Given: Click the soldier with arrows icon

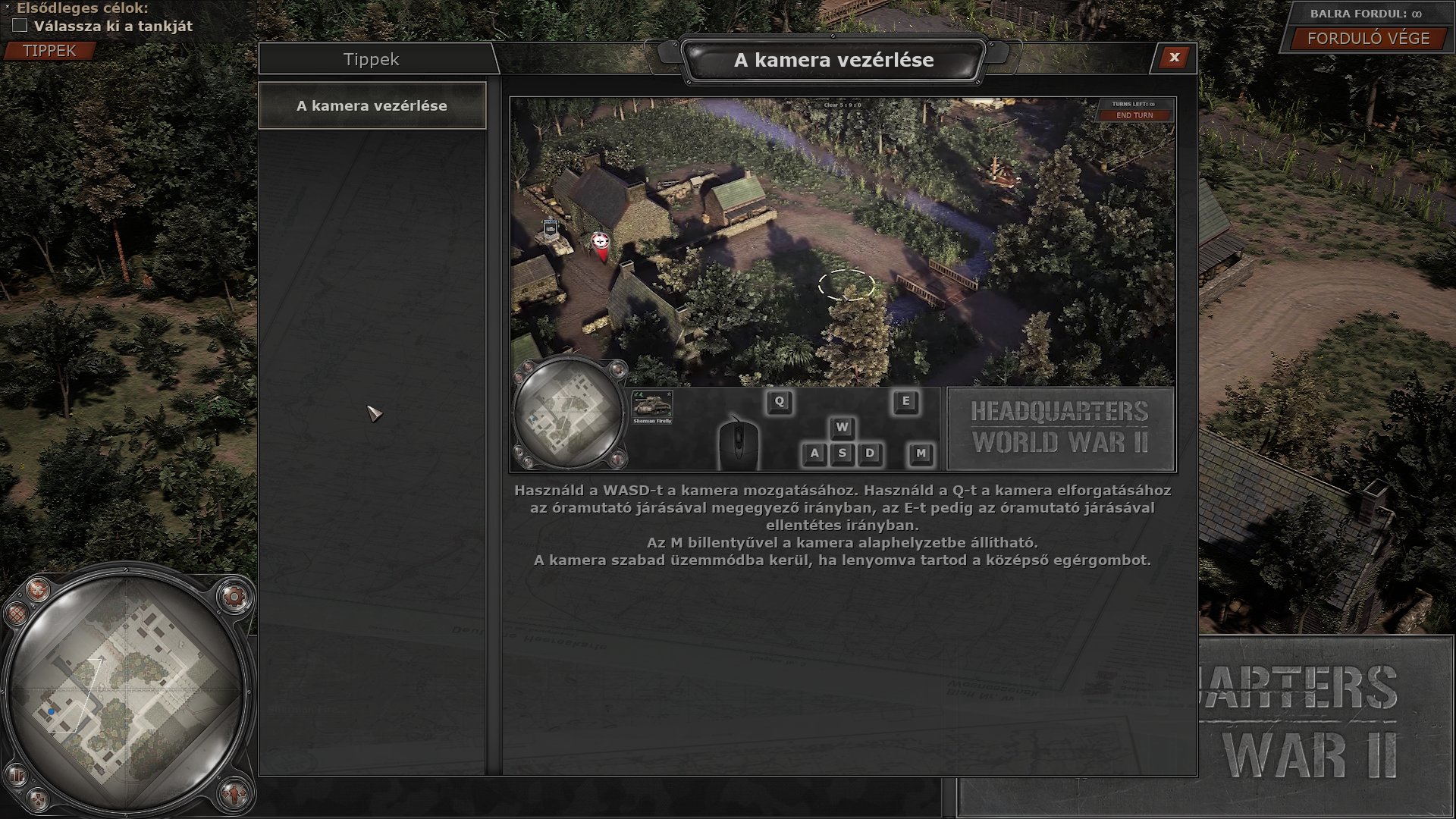Looking at the screenshot, I should pyautogui.click(x=234, y=794).
